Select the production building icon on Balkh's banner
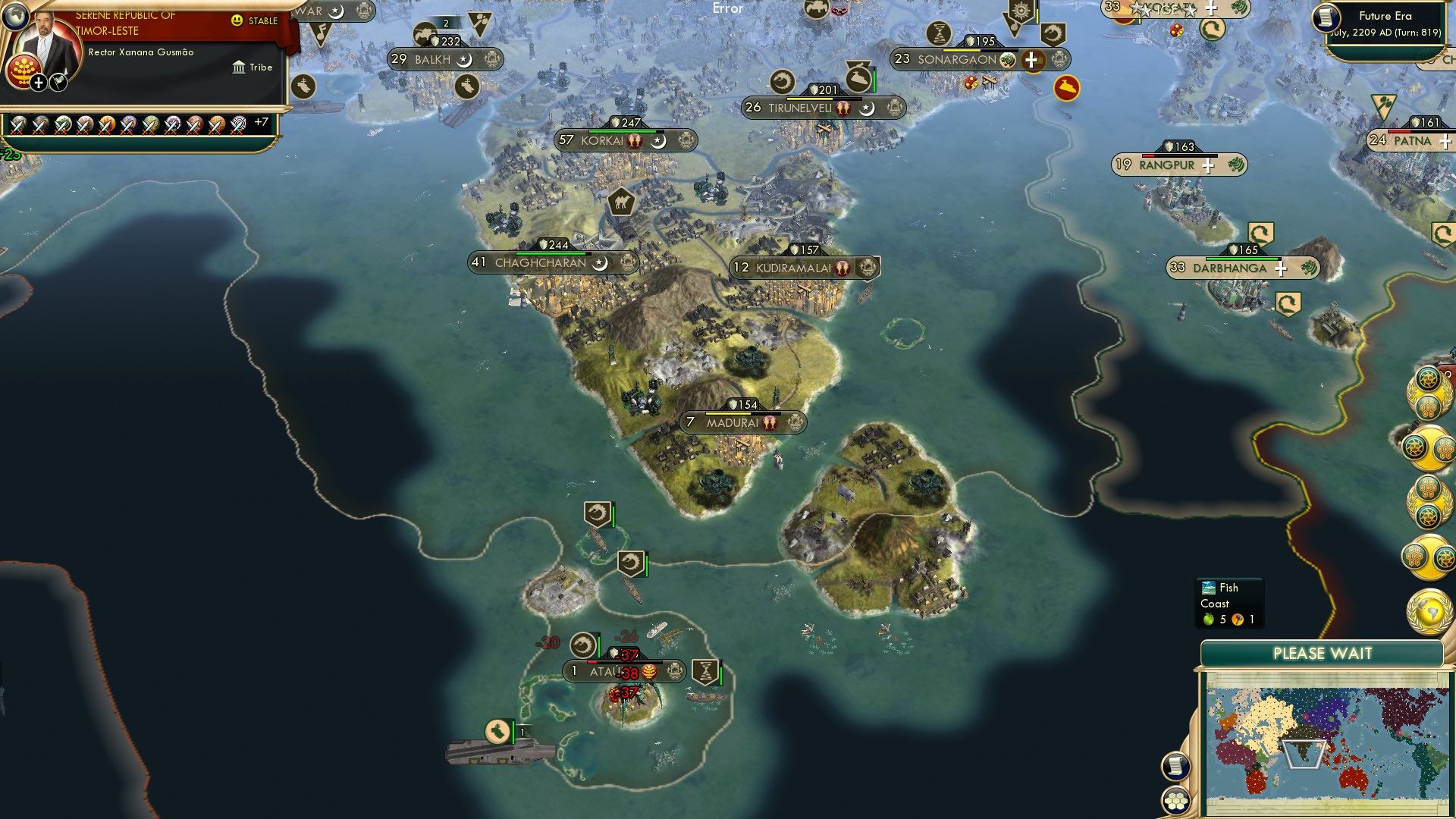This screenshot has height=819, width=1456. pyautogui.click(x=494, y=57)
